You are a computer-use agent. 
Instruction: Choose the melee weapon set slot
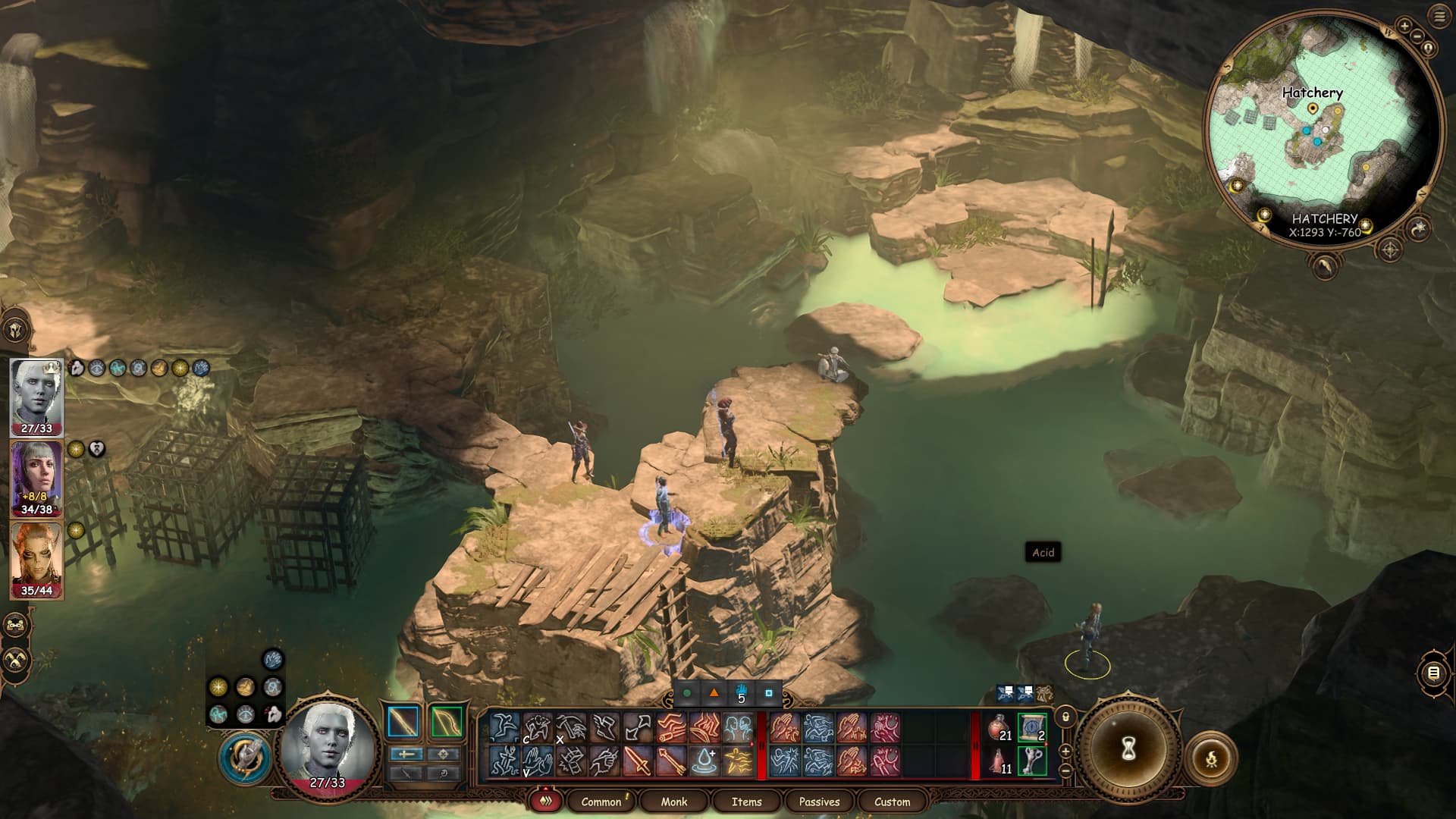(403, 722)
